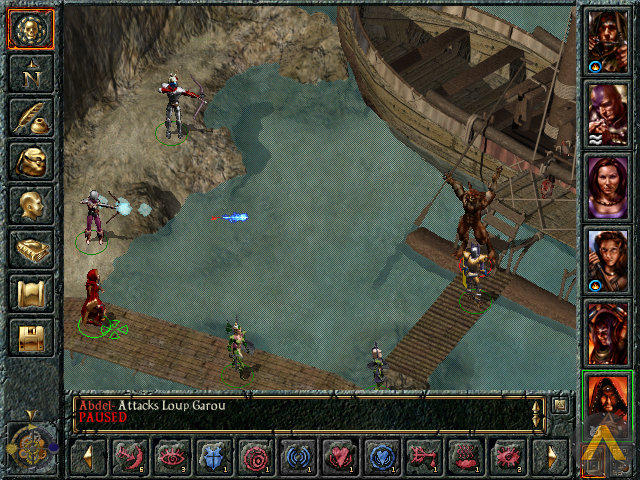The height and width of the screenshot is (480, 640).
Task: Choose the red spiral spell icon
Action: coord(255,458)
